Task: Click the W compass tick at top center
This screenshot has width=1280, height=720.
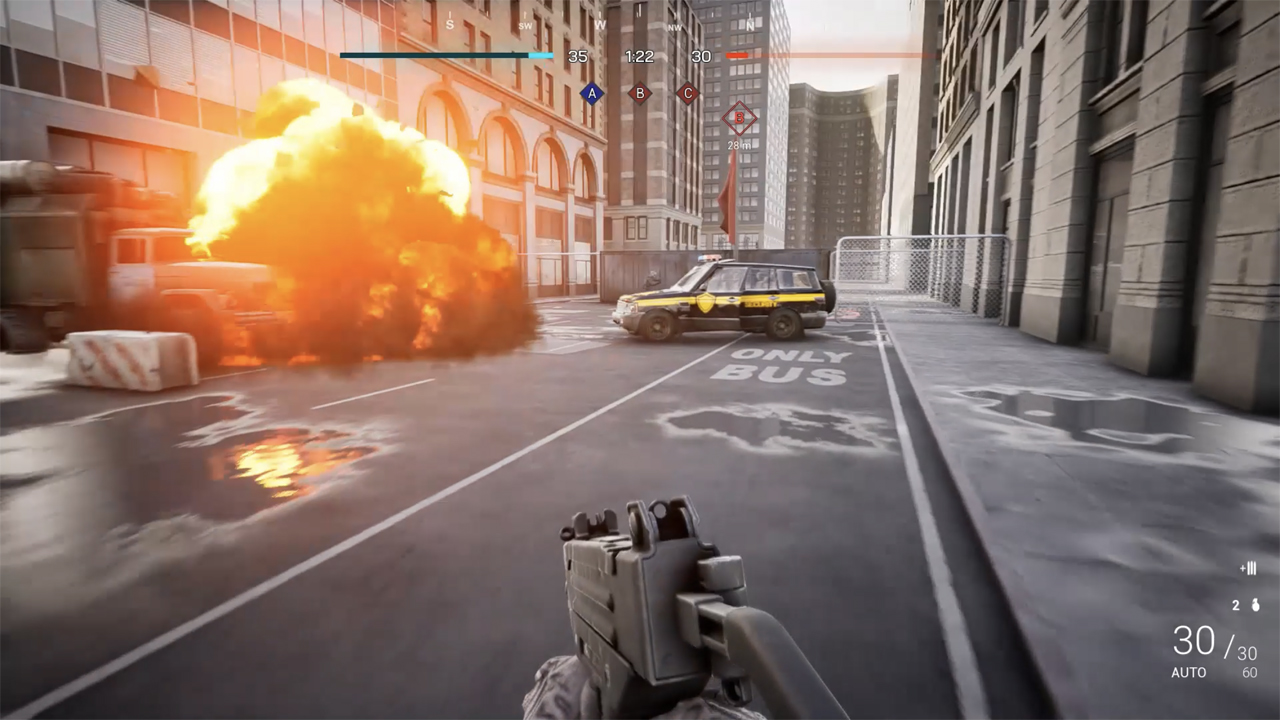Action: tap(599, 24)
